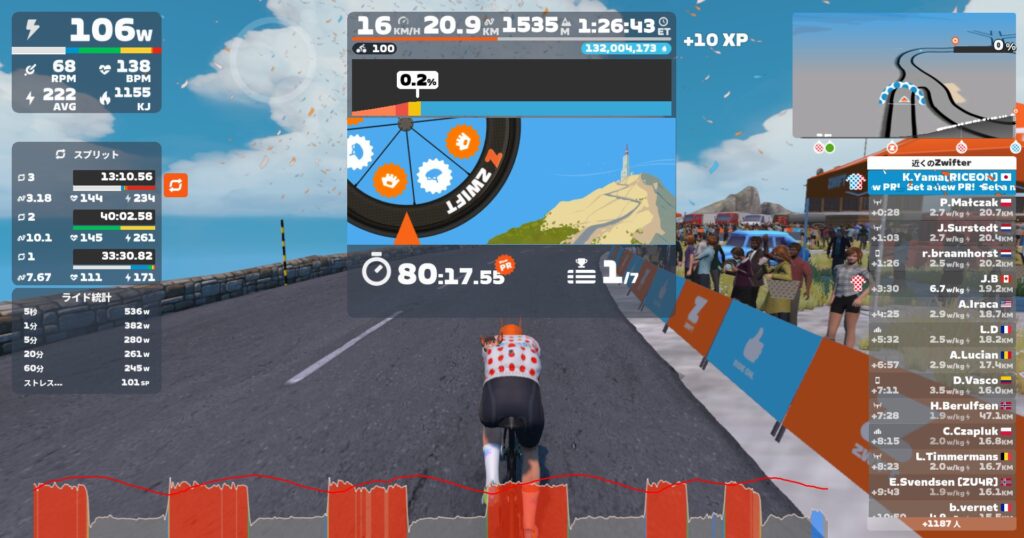This screenshot has height=538, width=1024.
Task: Select P.Małczak in the nearby riders list
Action: (x=943, y=205)
